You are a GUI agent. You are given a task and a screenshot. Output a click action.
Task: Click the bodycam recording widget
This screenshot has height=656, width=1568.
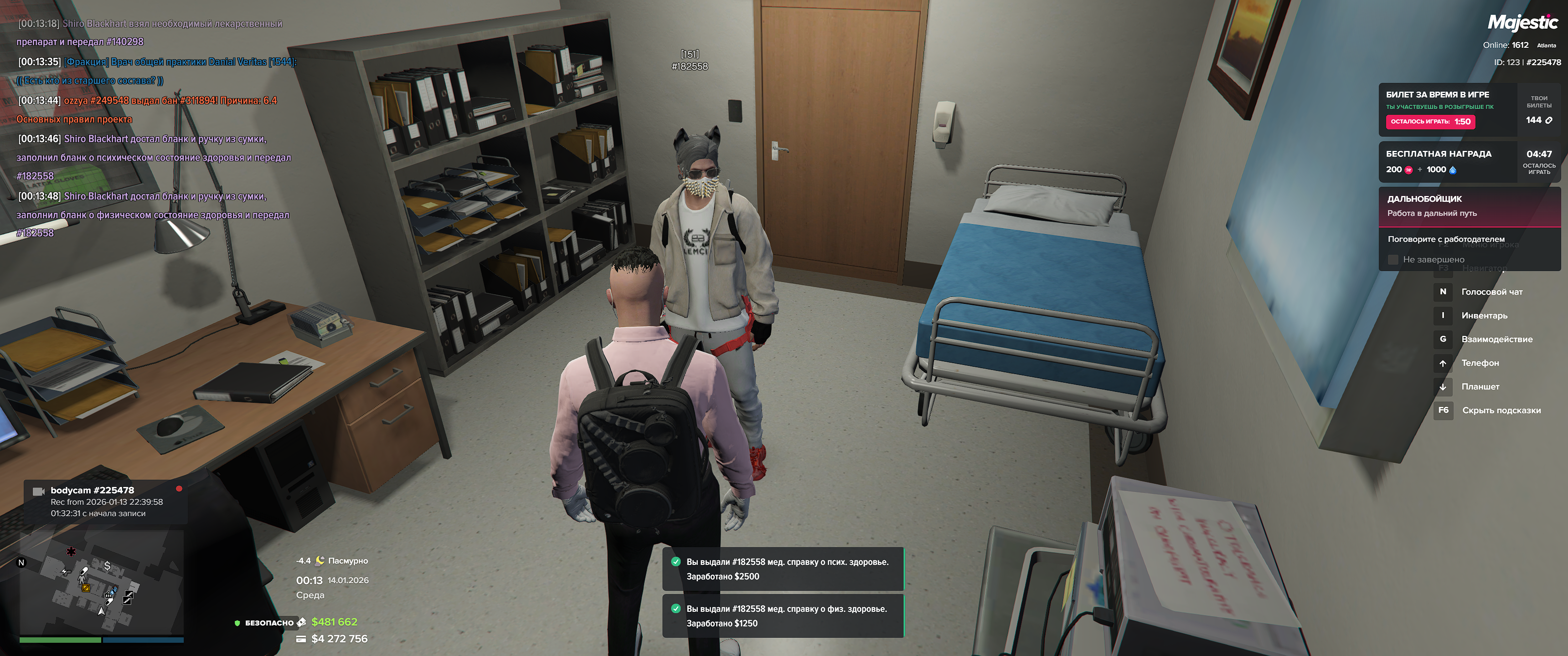tap(105, 502)
